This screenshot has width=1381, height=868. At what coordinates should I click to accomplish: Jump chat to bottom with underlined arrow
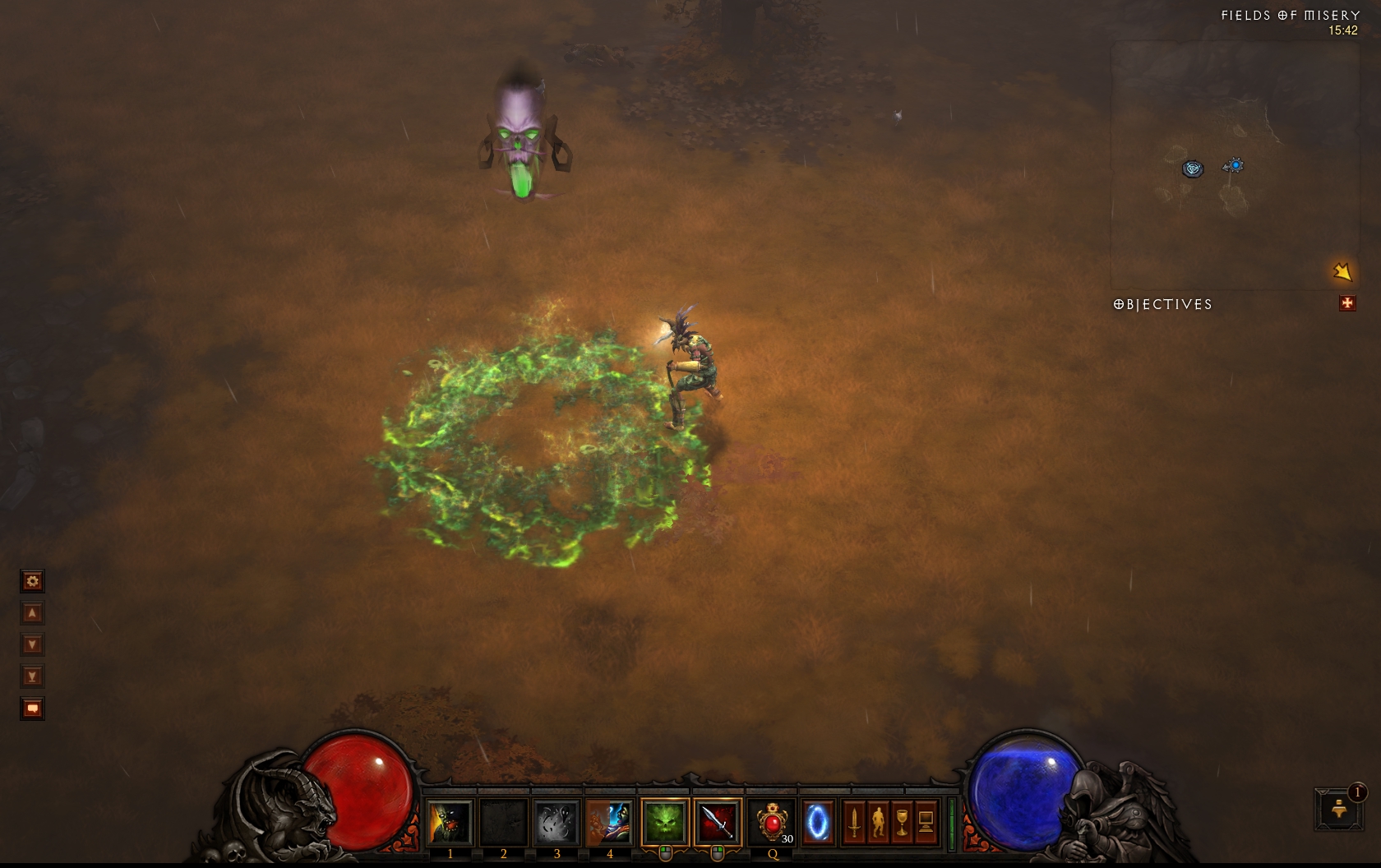(x=32, y=677)
